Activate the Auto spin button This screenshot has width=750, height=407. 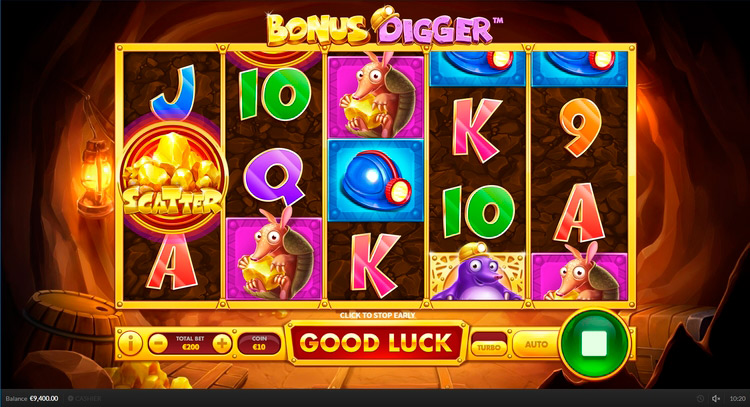(536, 345)
